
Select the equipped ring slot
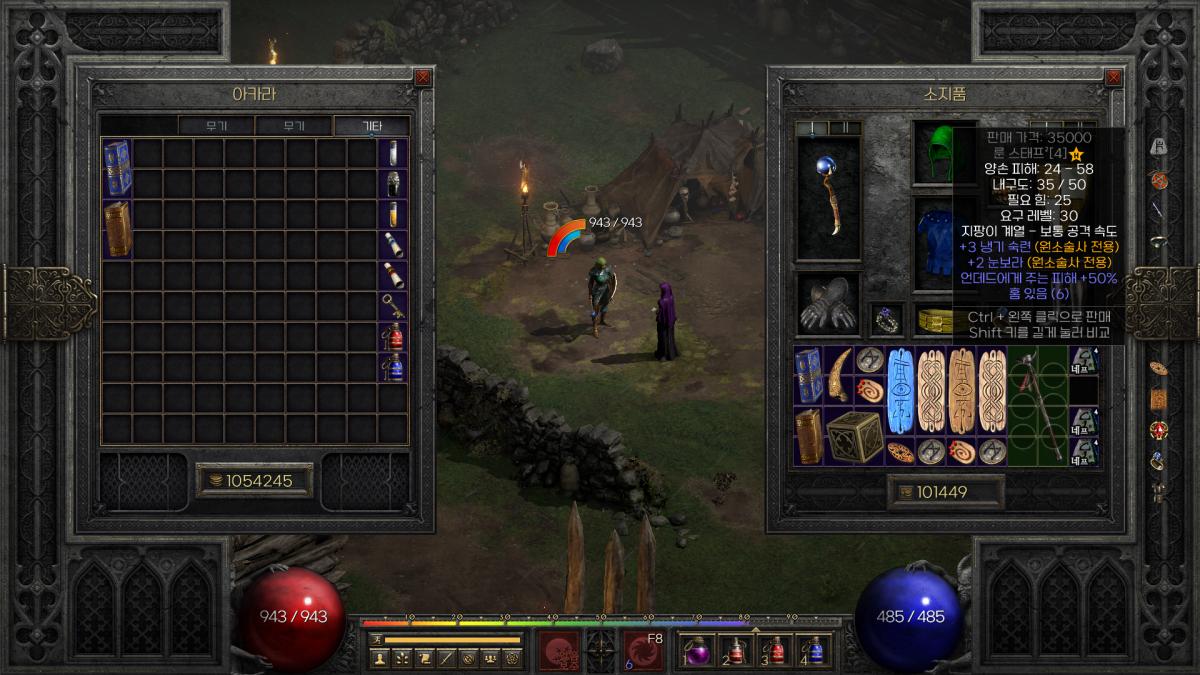[886, 318]
